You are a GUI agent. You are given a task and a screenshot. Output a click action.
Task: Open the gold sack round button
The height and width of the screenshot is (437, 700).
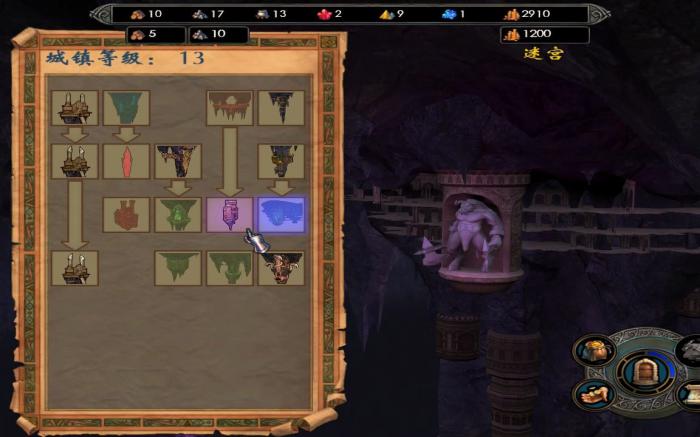593,352
